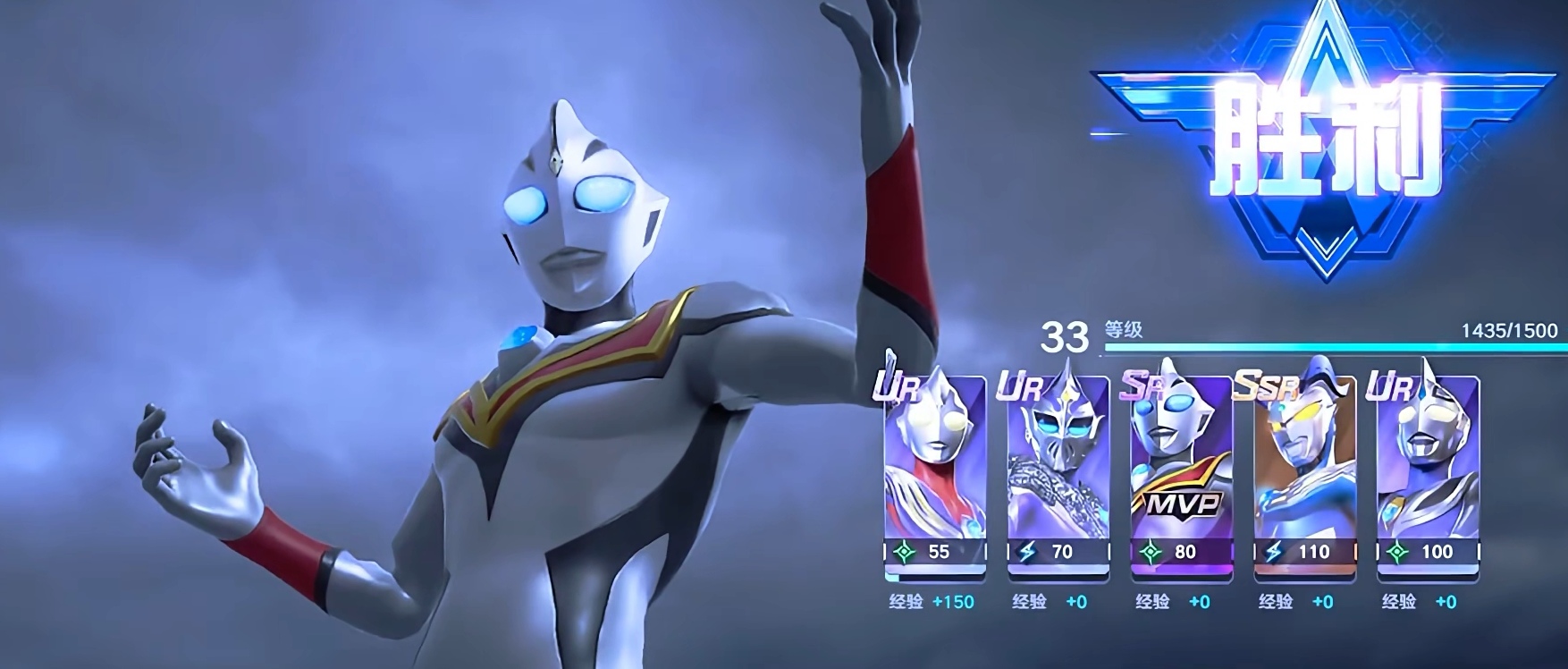This screenshot has height=669, width=1568.
Task: Select the SSR hero card showing 110
Action: coord(1305,474)
